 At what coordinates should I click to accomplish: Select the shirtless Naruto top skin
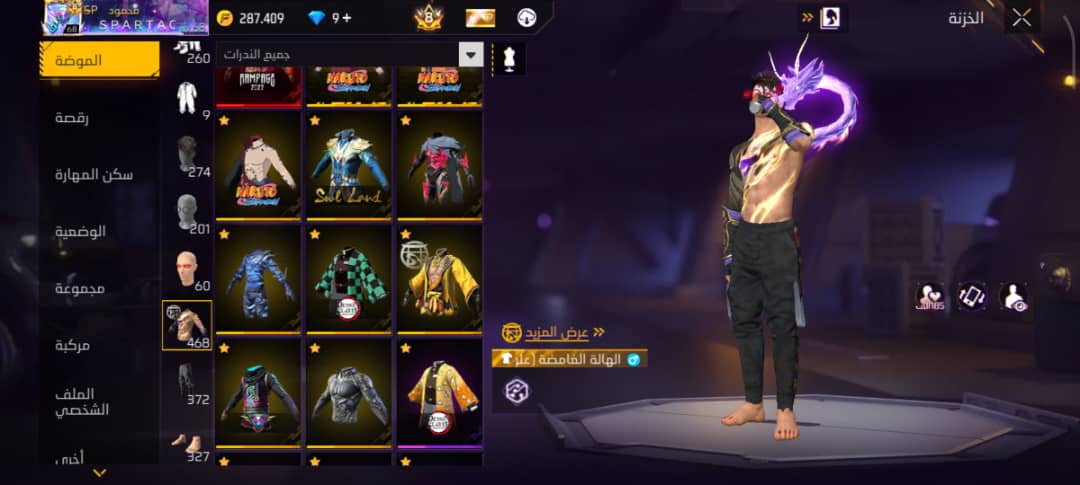pos(258,164)
